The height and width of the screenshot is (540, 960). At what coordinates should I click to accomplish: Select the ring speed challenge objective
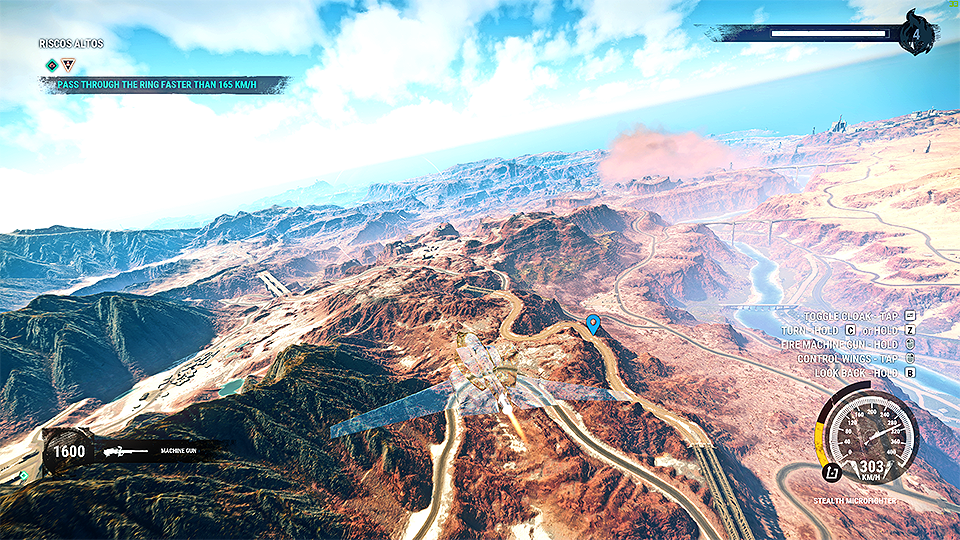(x=166, y=85)
